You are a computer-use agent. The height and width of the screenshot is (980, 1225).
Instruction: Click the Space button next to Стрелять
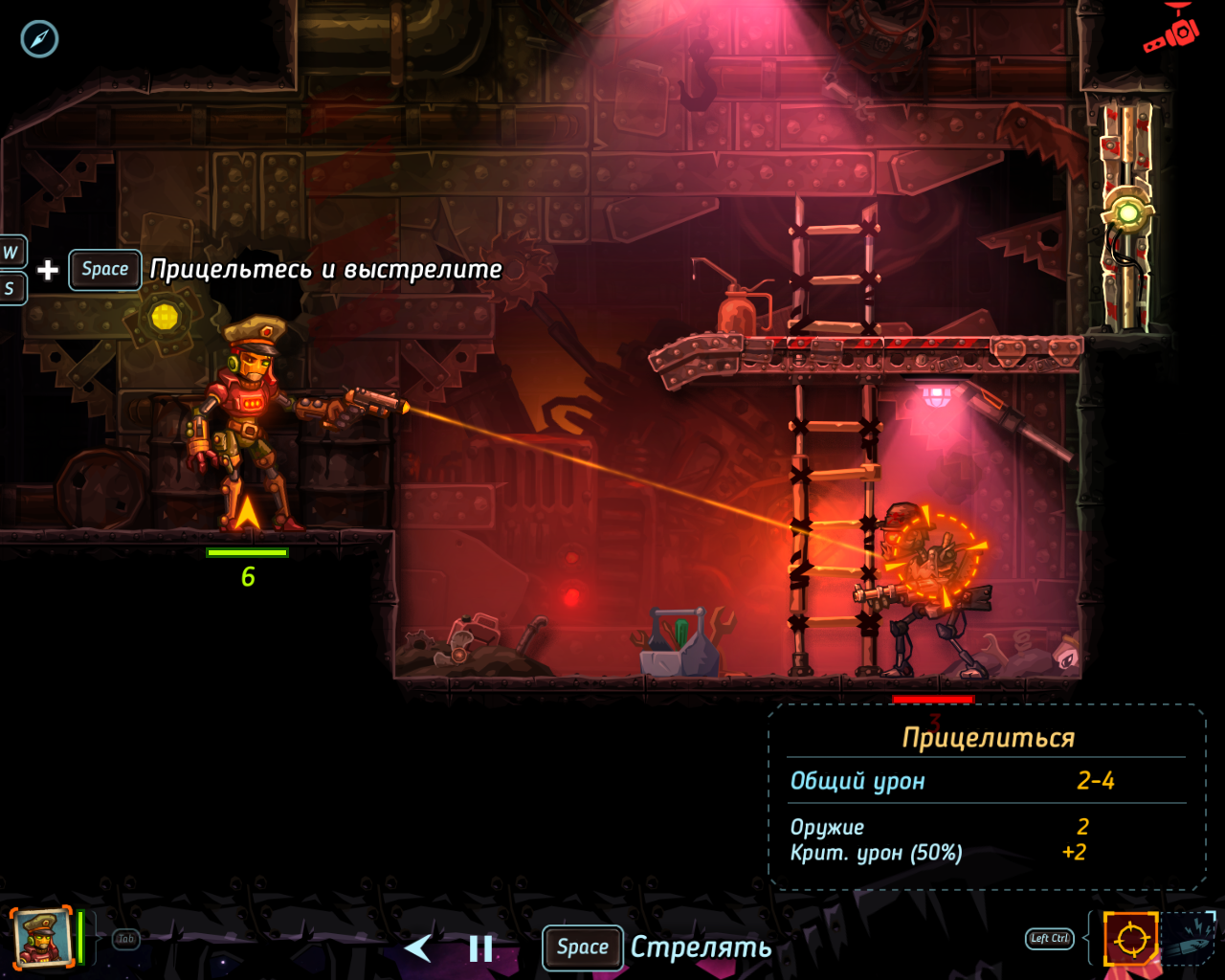582,948
